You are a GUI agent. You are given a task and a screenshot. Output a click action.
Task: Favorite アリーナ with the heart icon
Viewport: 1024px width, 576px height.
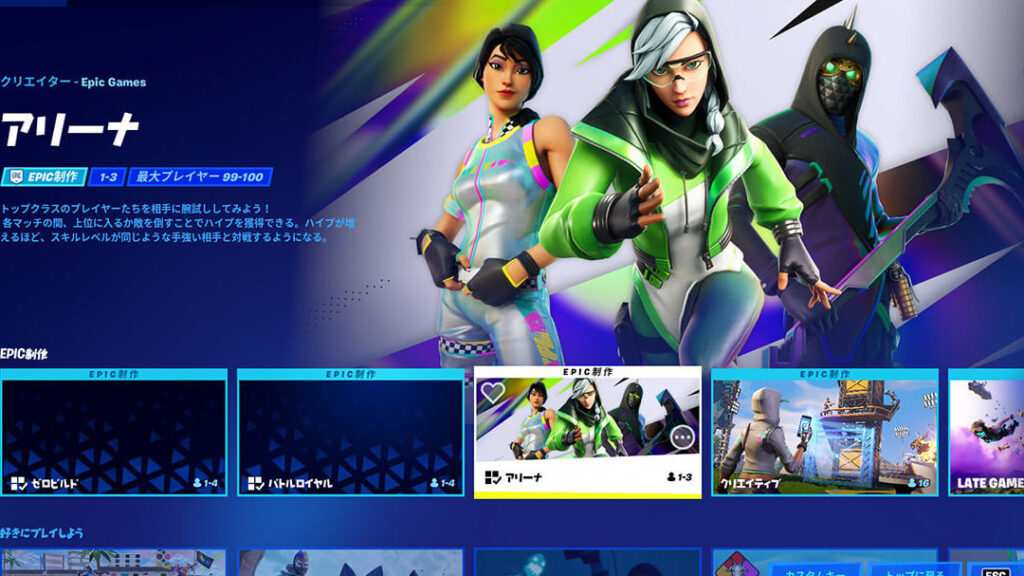coord(493,393)
